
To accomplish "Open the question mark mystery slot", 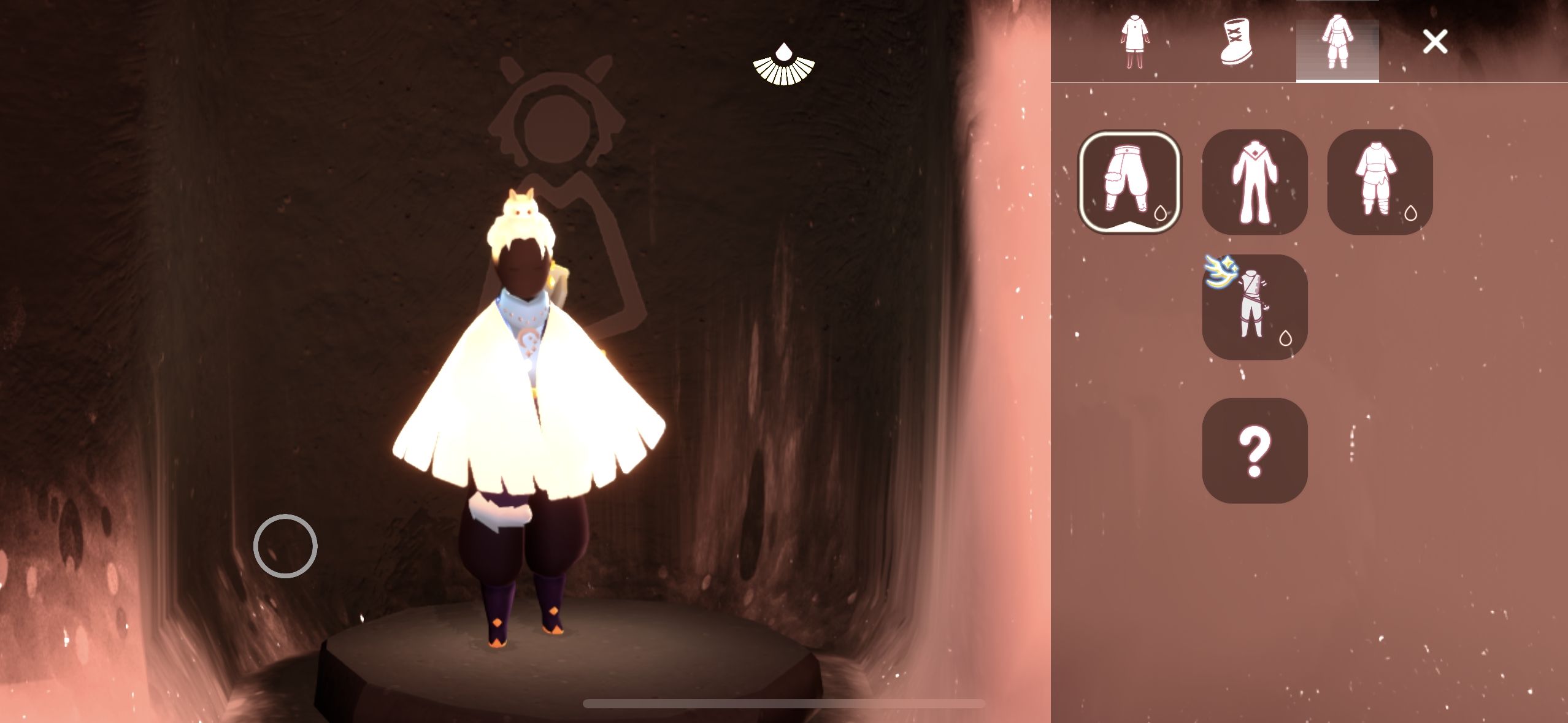I will [1255, 451].
